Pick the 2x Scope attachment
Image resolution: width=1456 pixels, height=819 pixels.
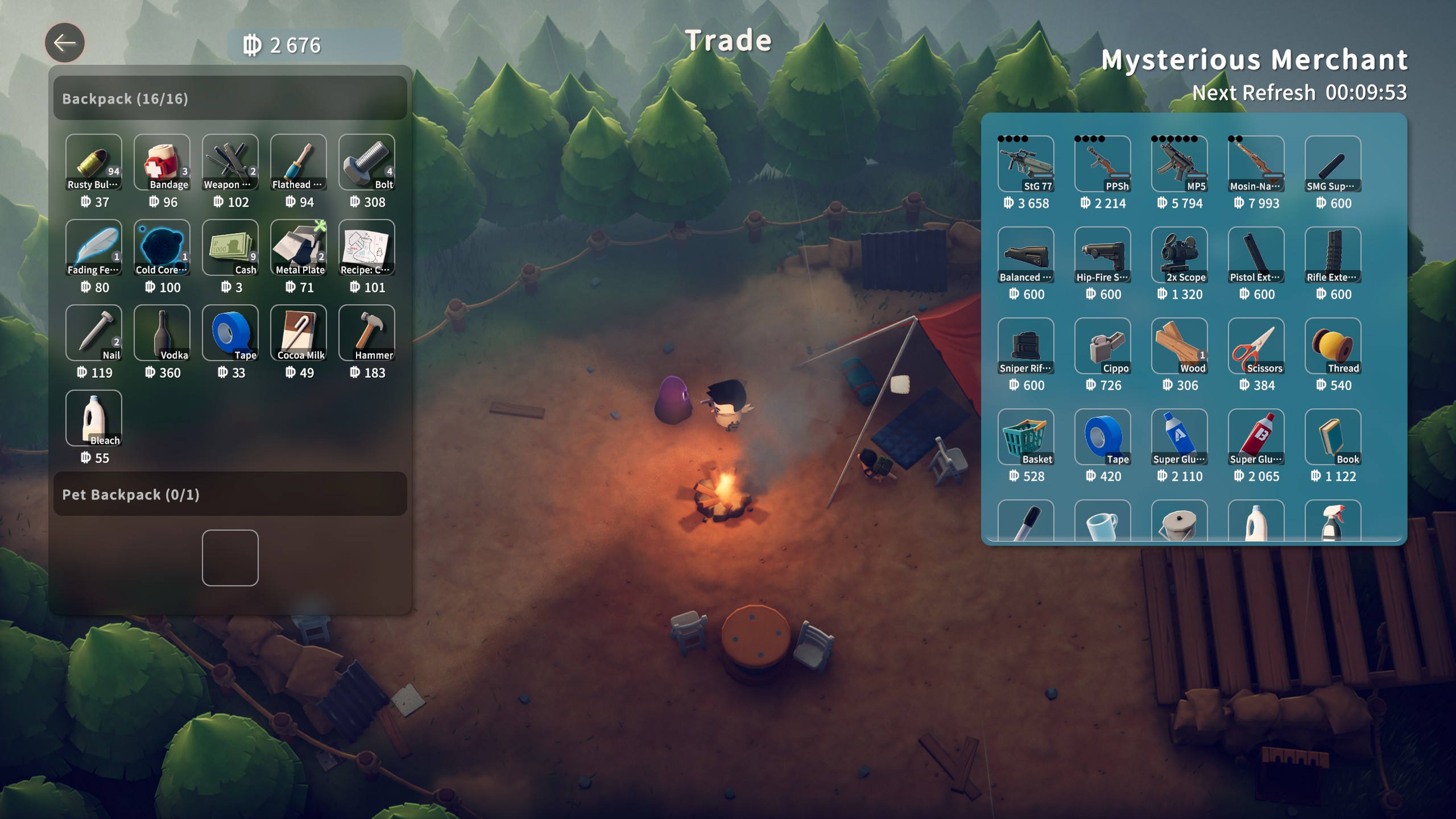coord(1180,255)
